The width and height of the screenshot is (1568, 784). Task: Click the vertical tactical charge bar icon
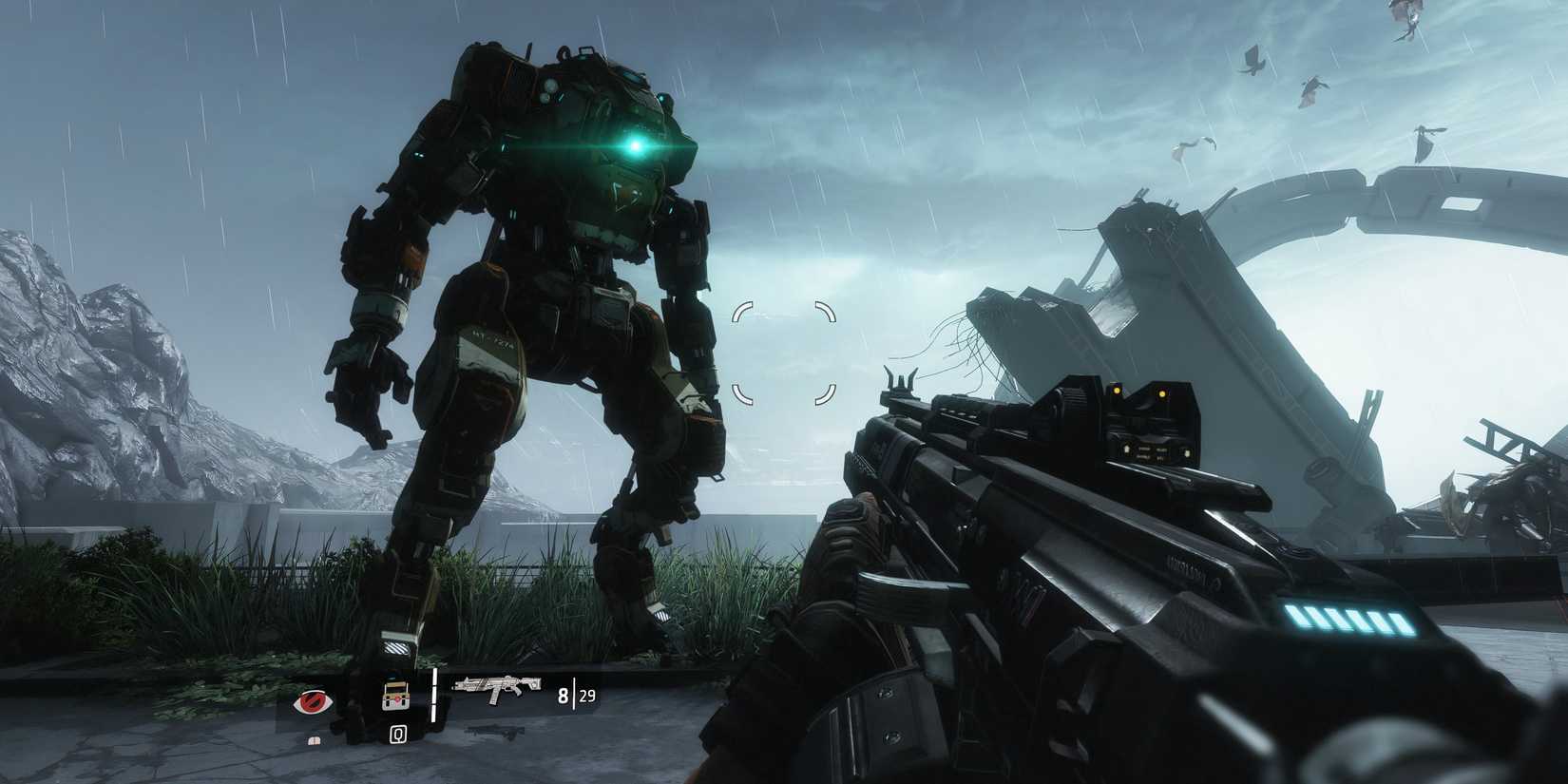pyautogui.click(x=434, y=697)
